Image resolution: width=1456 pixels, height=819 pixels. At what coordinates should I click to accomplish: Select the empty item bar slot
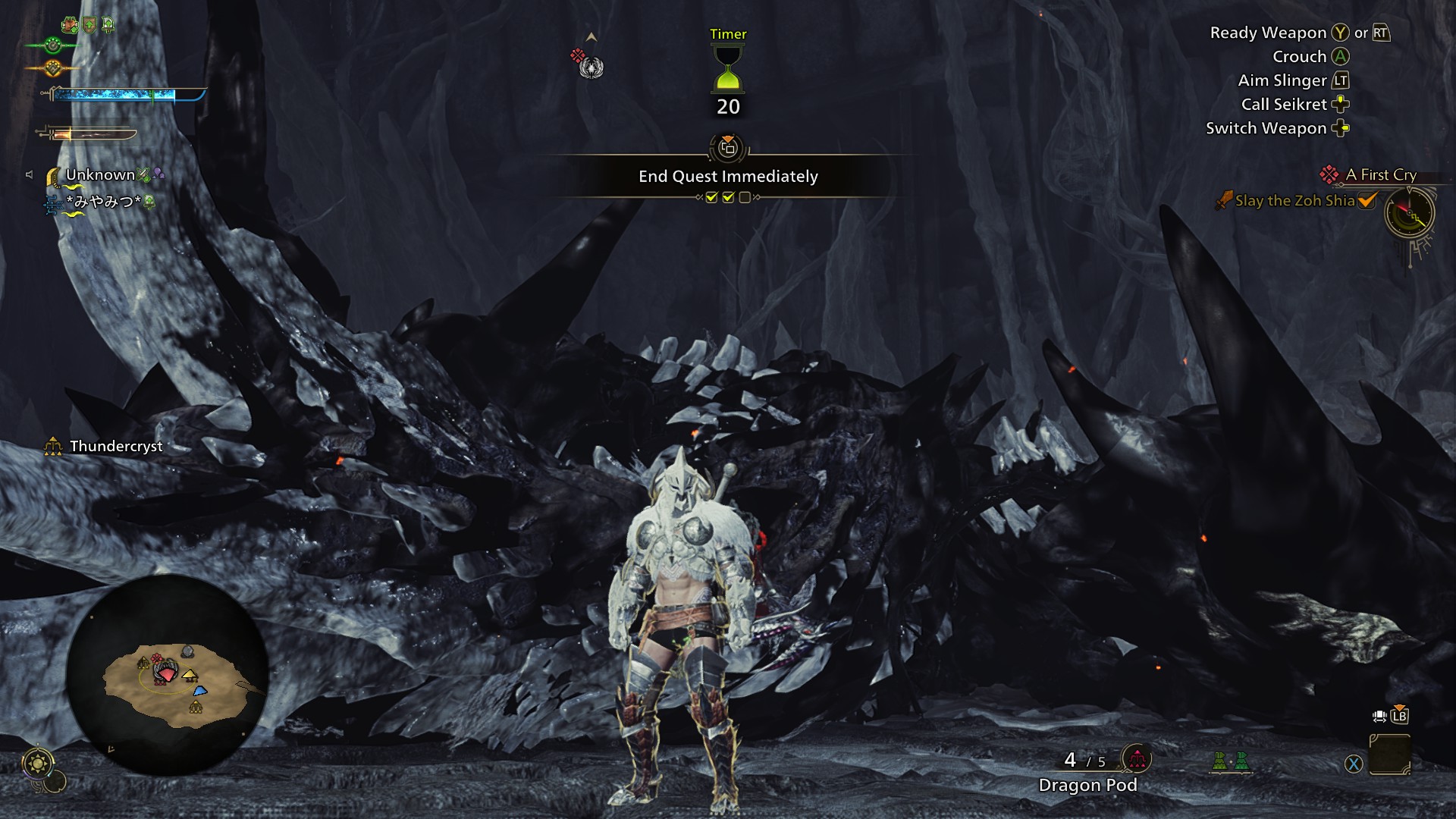1389,755
